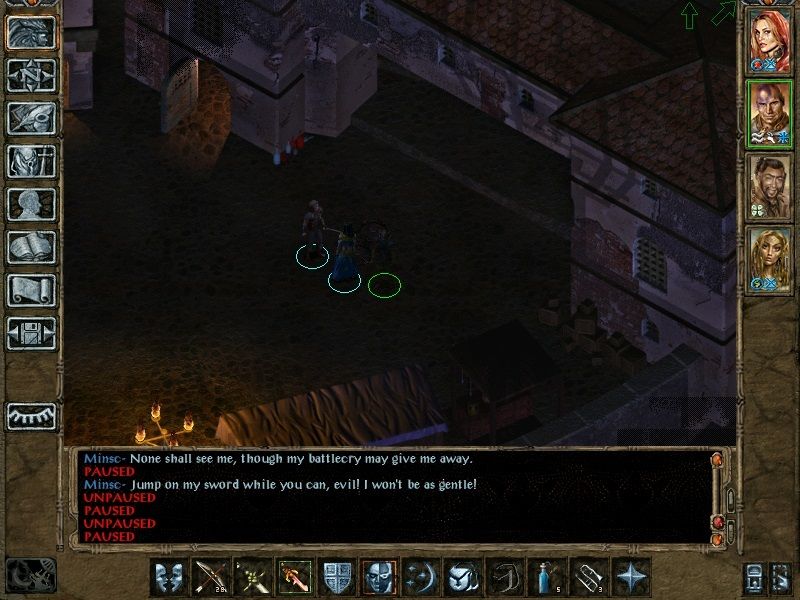Open the area map from sidebar

coord(31,75)
